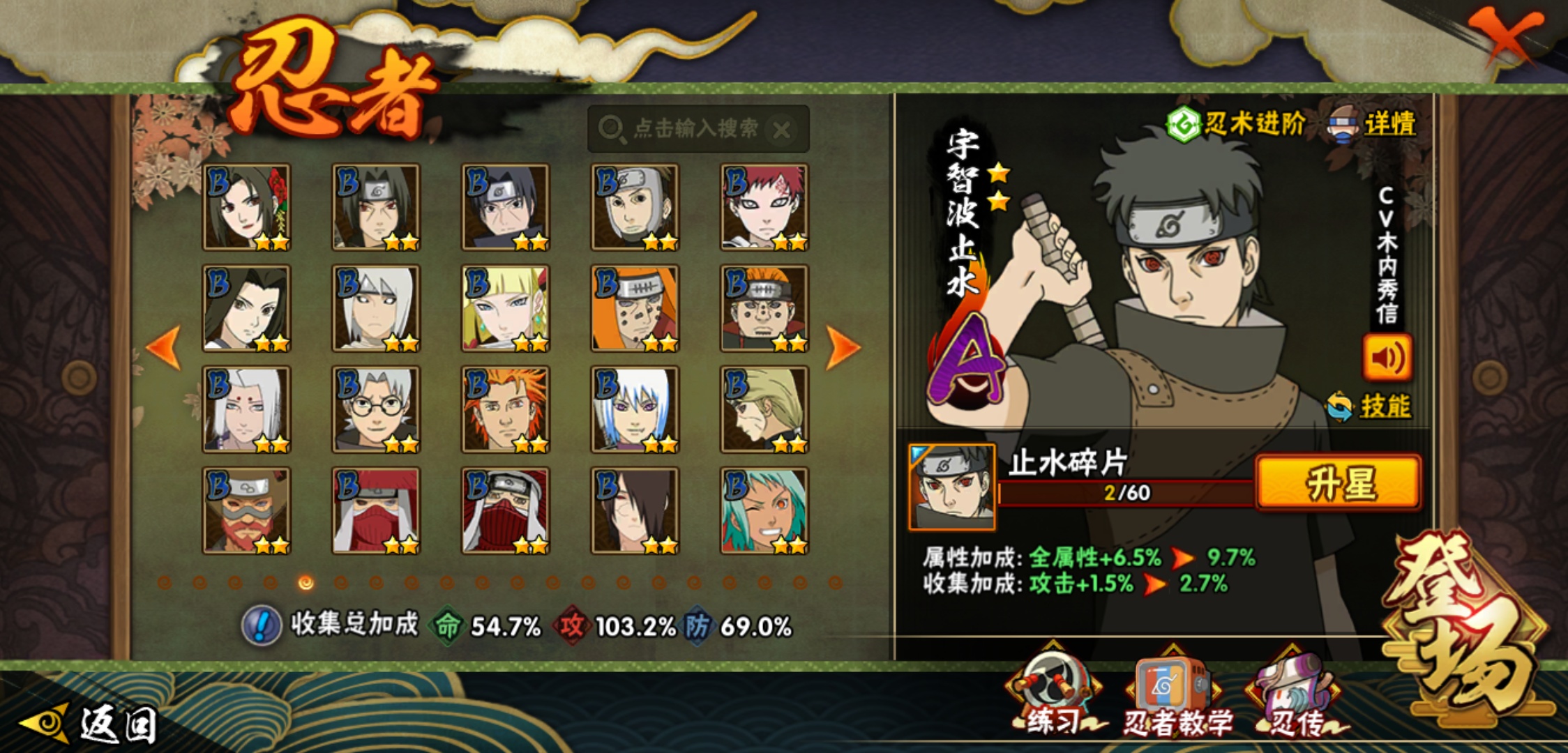1568x753 pixels.
Task: Go to previous ninja page arrow
Action: click(165, 347)
